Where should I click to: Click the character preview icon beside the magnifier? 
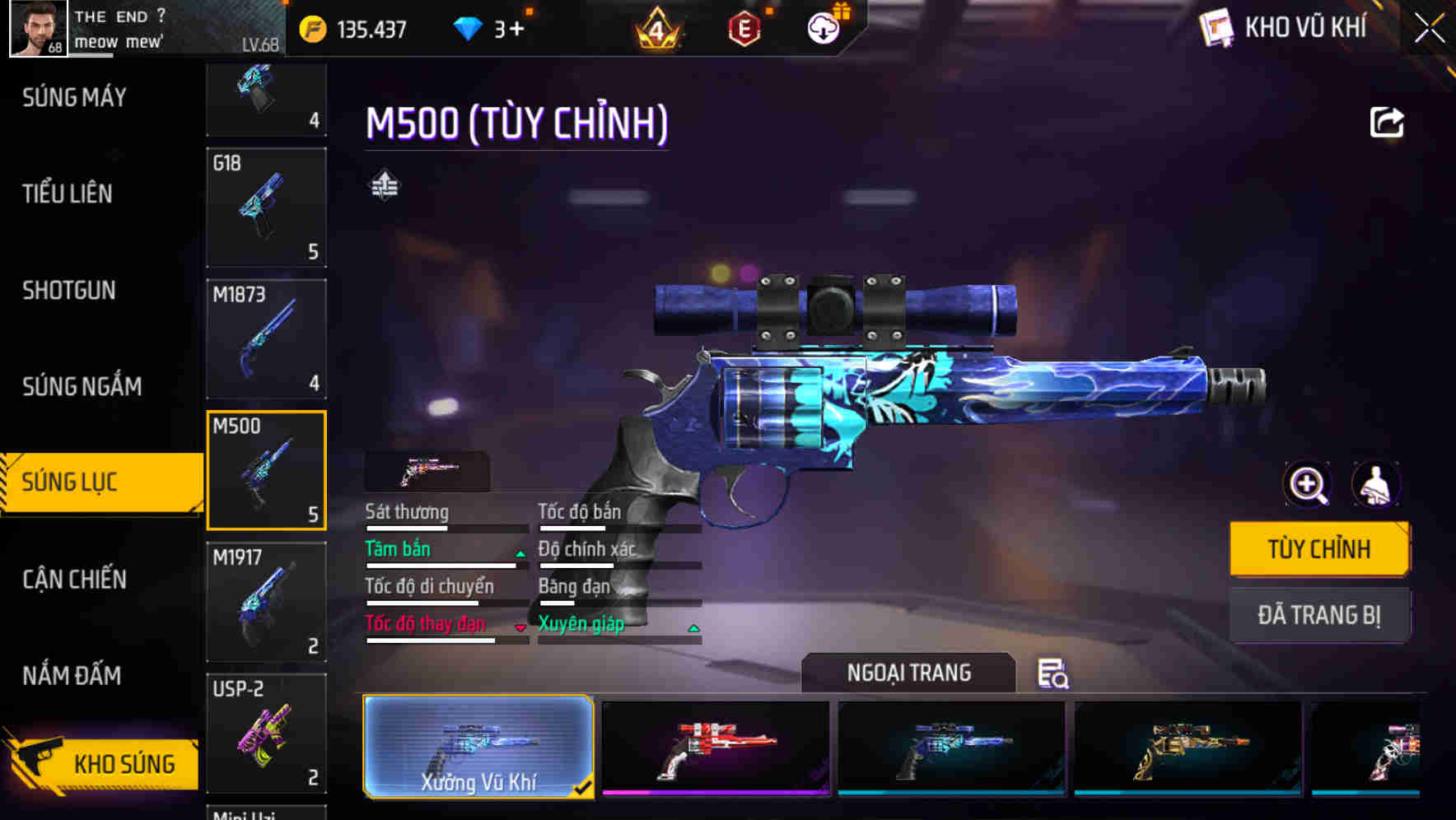click(x=1377, y=485)
